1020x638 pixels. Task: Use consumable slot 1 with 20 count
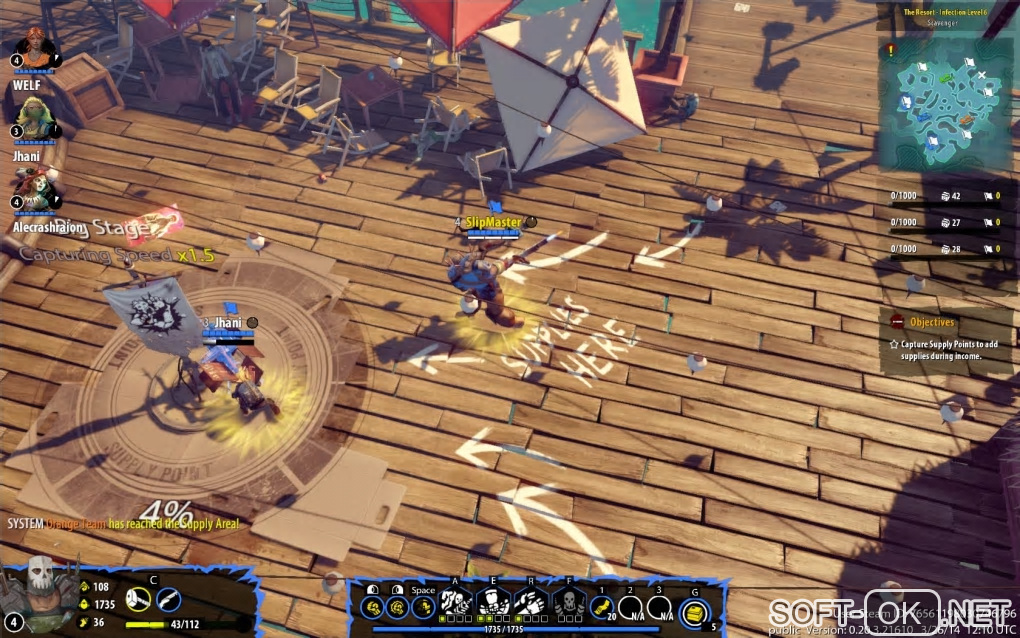click(602, 604)
